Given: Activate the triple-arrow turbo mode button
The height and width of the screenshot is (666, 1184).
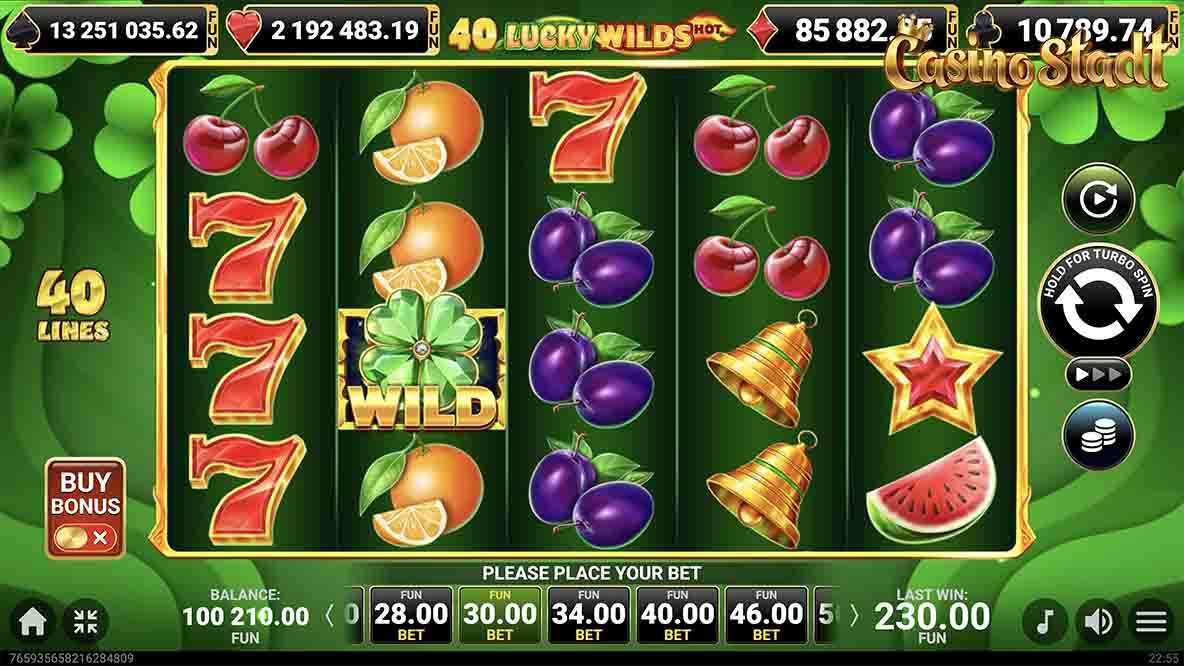Looking at the screenshot, I should pyautogui.click(x=1098, y=374).
